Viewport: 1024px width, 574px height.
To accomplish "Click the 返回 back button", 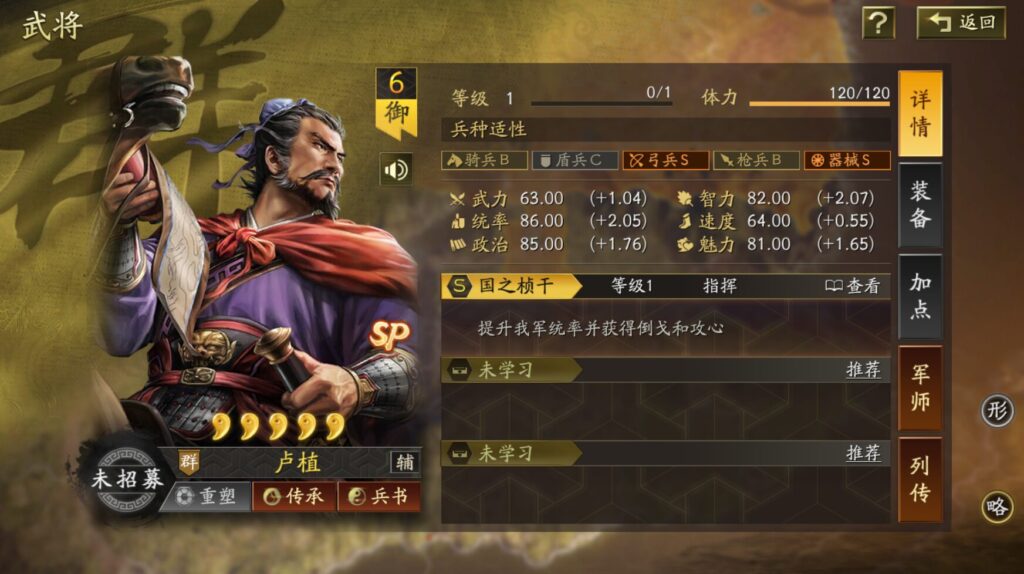I will pyautogui.click(x=961, y=22).
